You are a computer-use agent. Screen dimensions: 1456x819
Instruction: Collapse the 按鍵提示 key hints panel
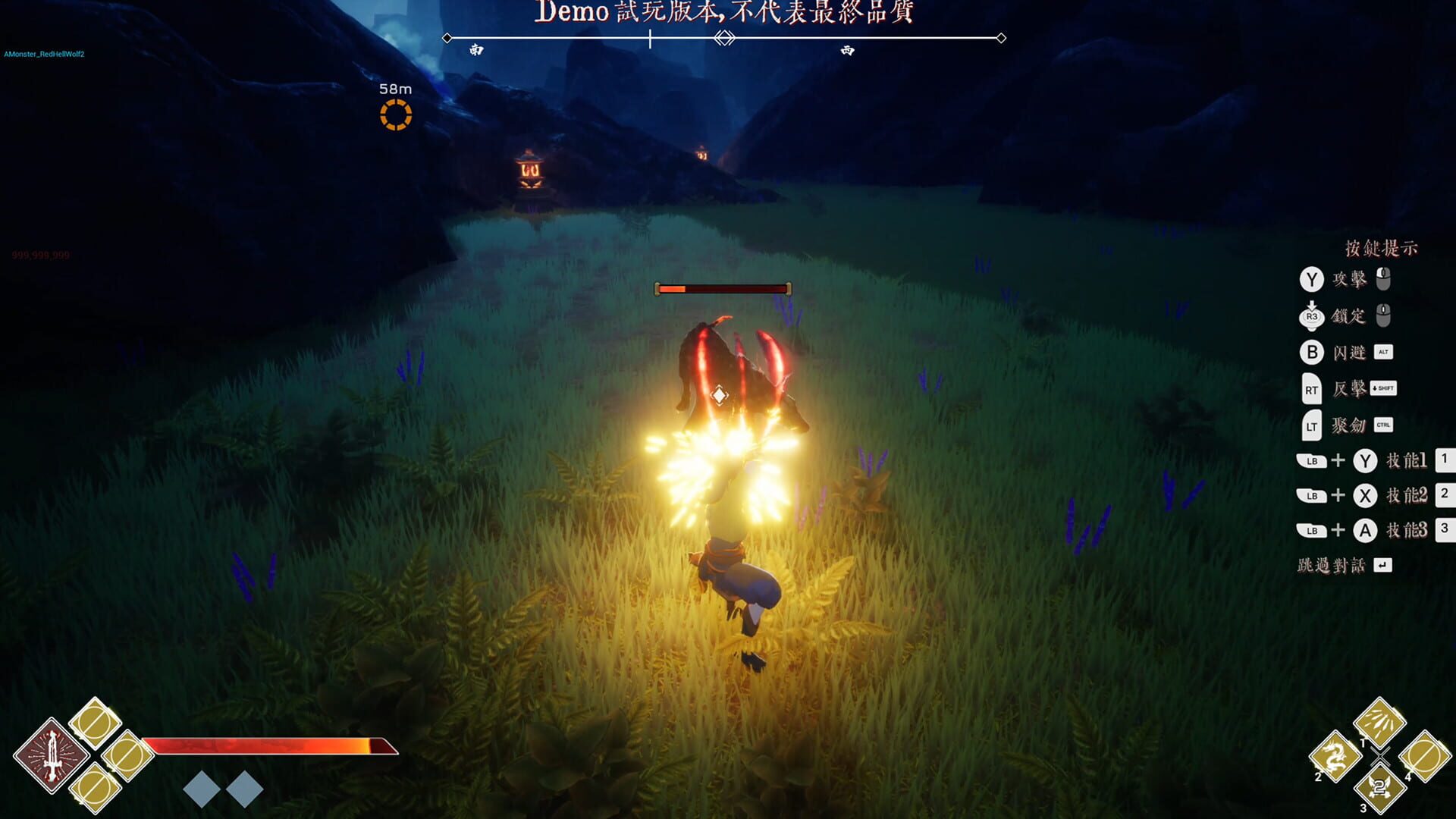pyautogui.click(x=1380, y=248)
